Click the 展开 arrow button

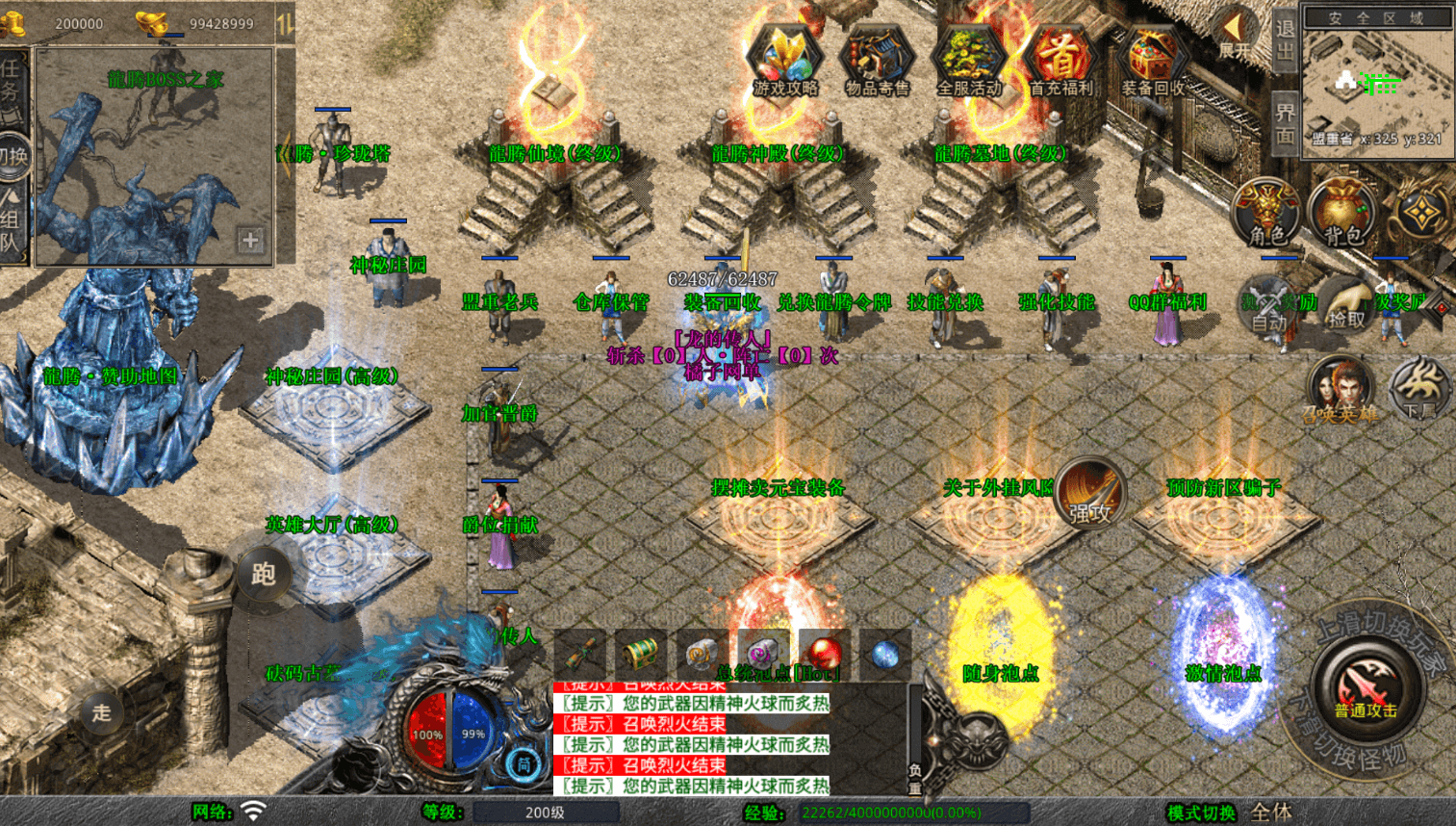[1235, 36]
